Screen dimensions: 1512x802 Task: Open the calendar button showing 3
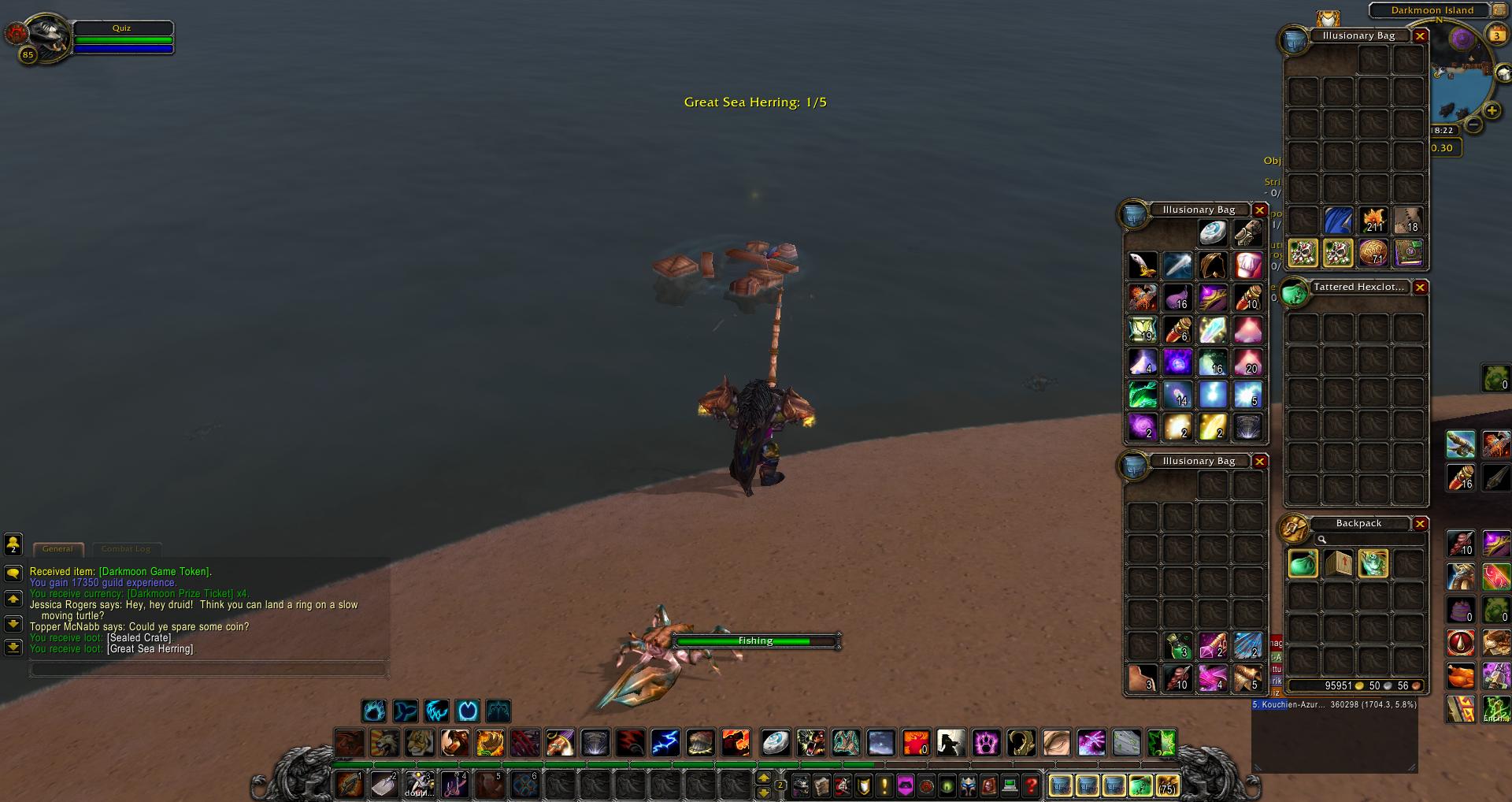[x=1496, y=35]
